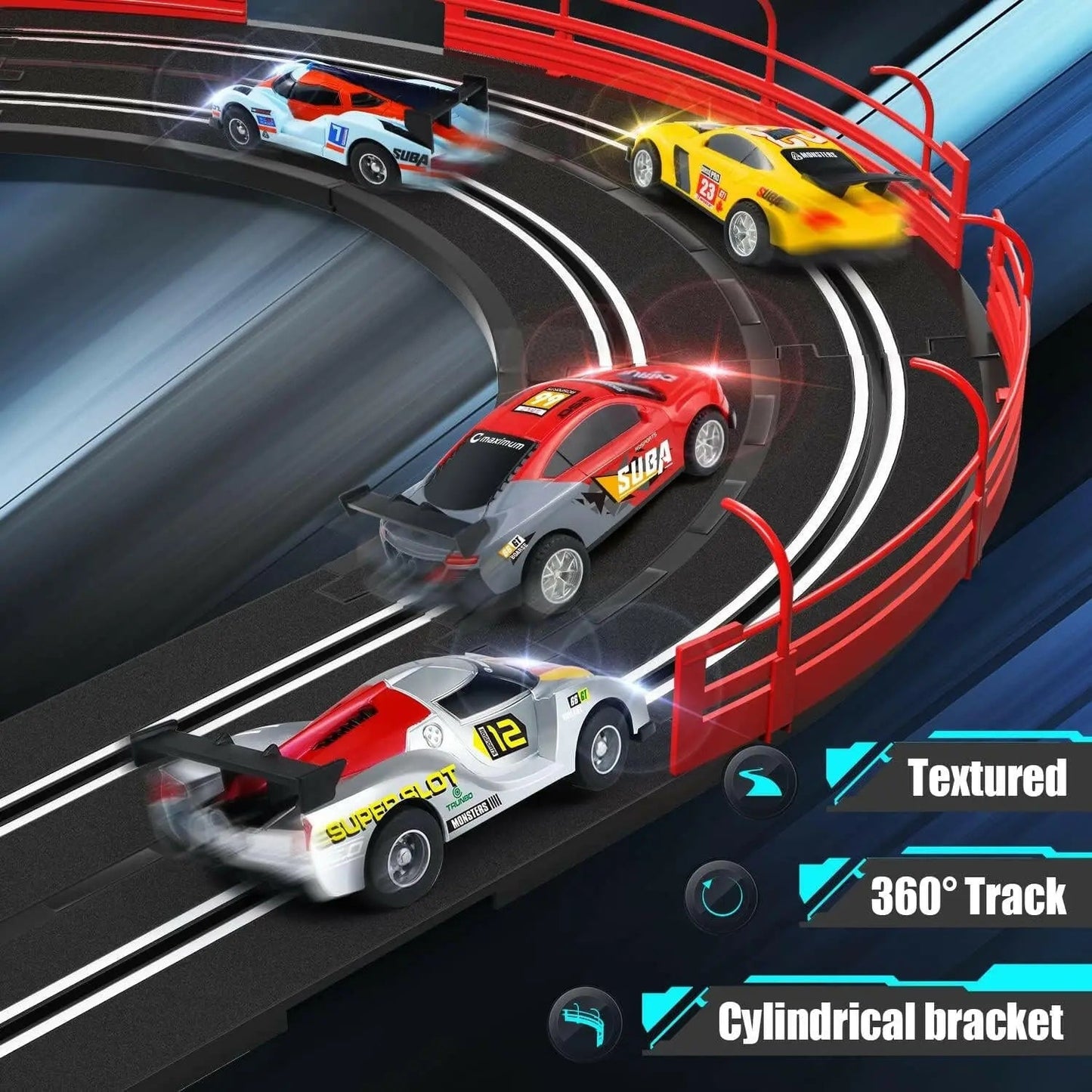
Task: Open the Cylindrical bracket label
Action: coord(890,1022)
